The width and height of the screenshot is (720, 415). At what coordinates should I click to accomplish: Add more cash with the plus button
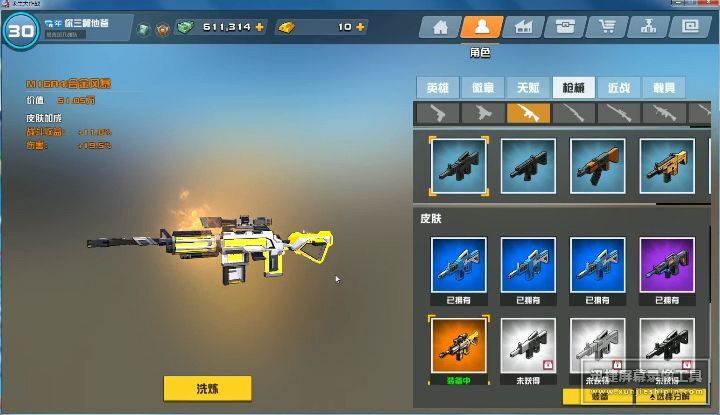click(x=260, y=27)
